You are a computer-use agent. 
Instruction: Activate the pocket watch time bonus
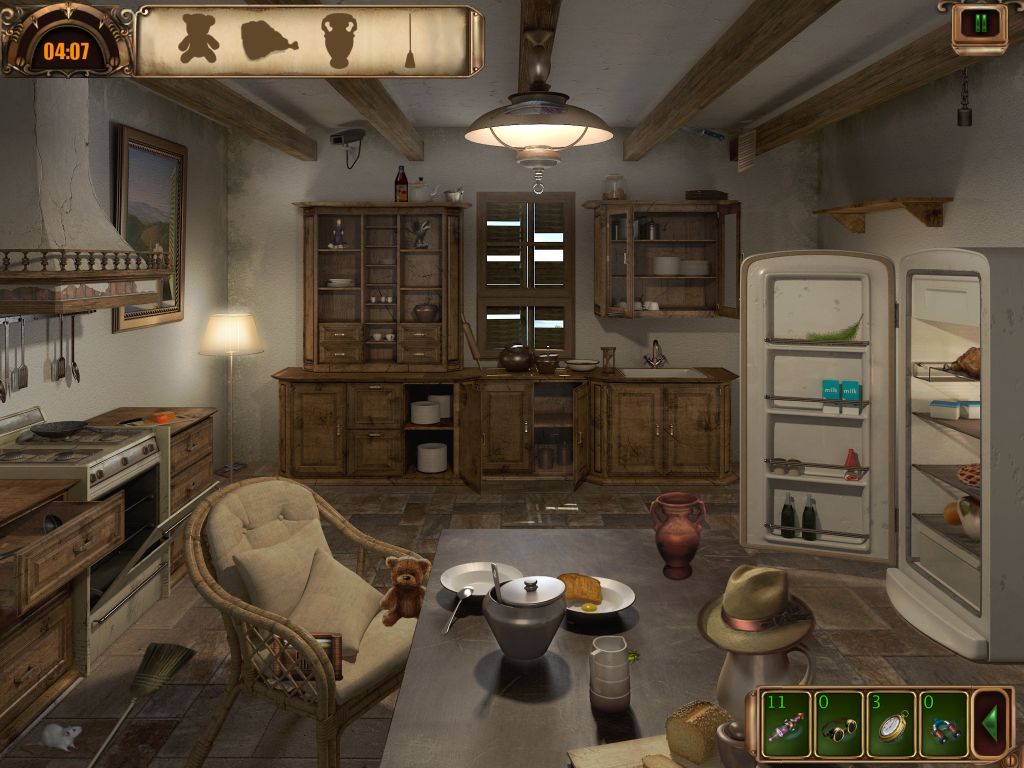click(892, 724)
